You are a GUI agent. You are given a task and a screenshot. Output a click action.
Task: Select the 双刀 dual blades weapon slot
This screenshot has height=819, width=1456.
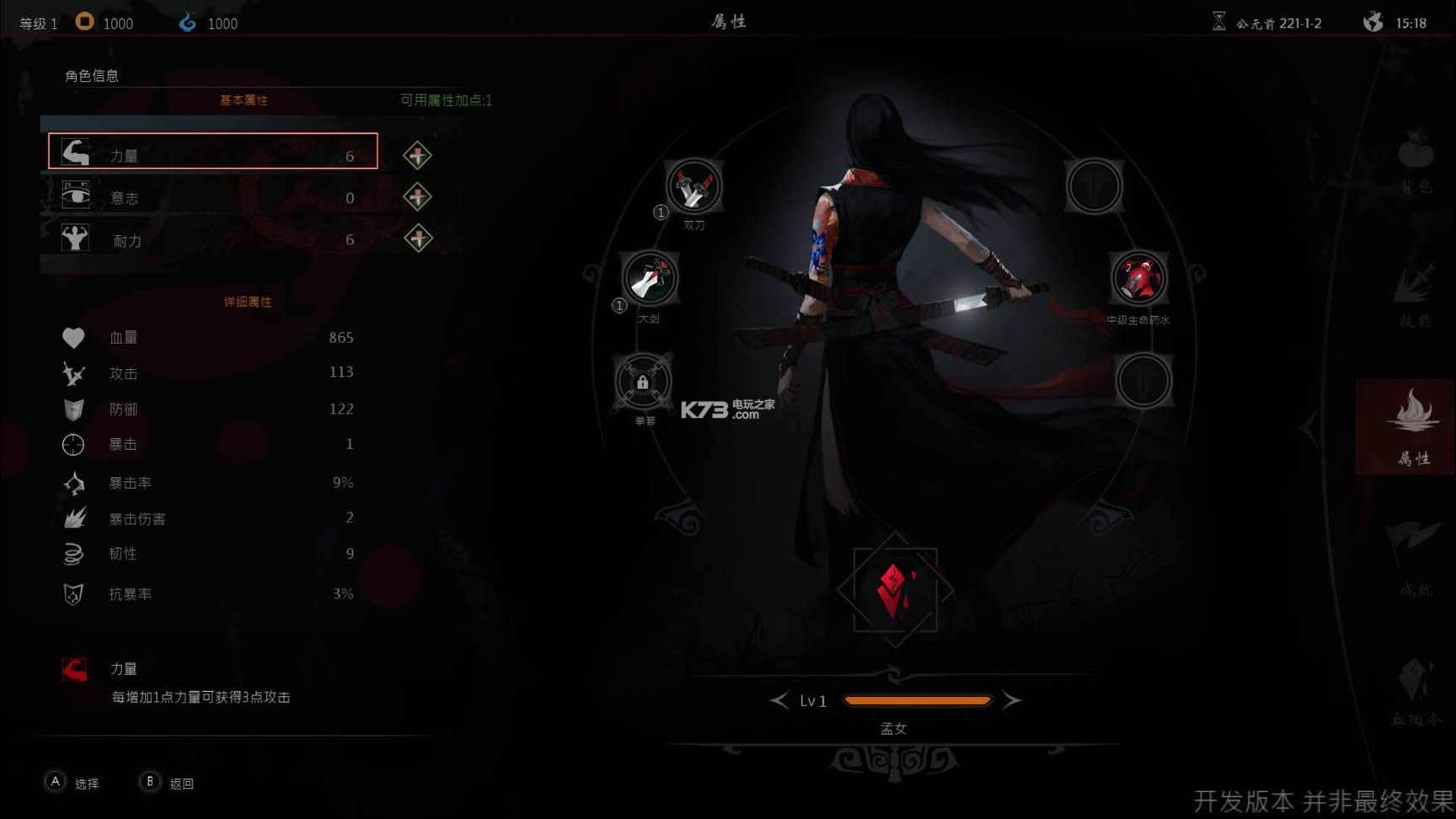[x=693, y=187]
